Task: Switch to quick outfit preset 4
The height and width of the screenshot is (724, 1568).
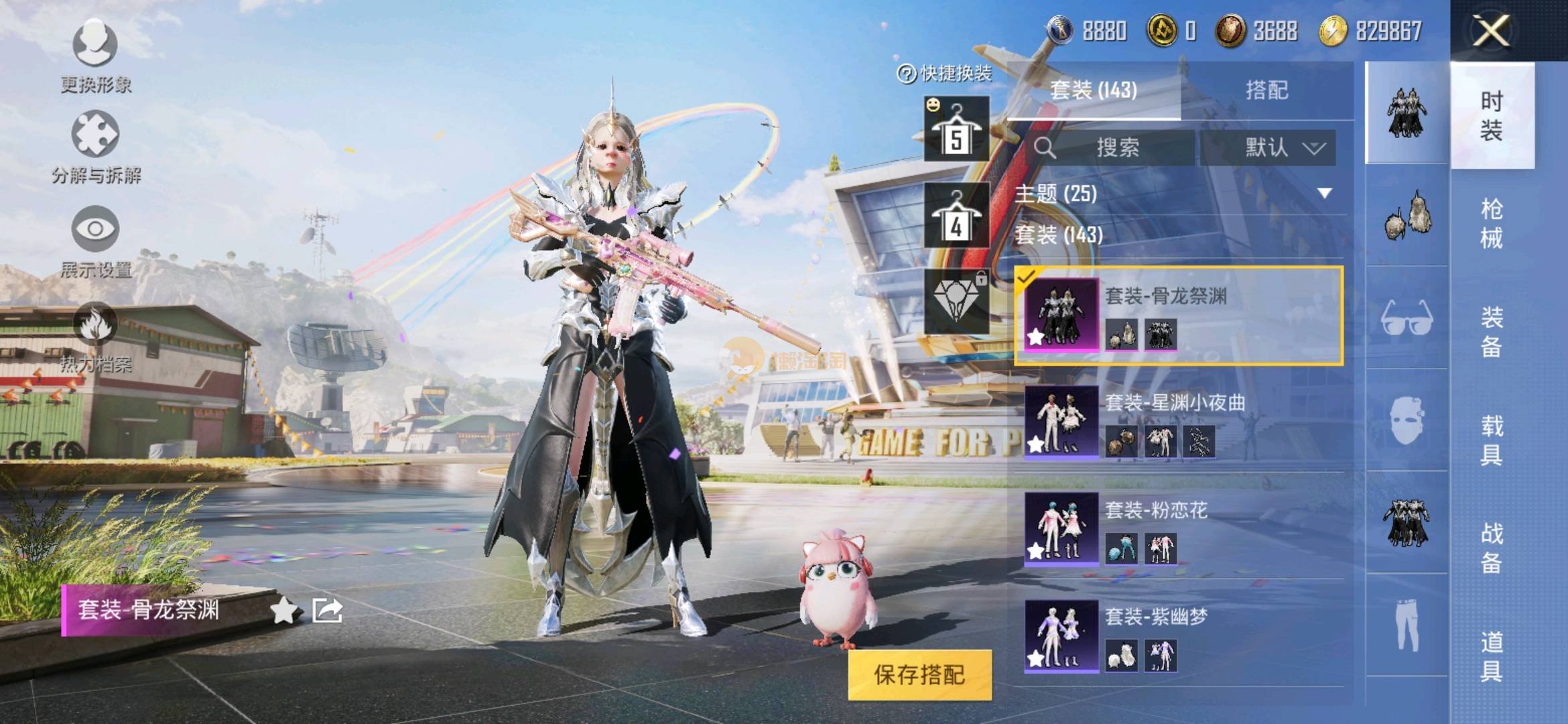Action: [x=956, y=215]
